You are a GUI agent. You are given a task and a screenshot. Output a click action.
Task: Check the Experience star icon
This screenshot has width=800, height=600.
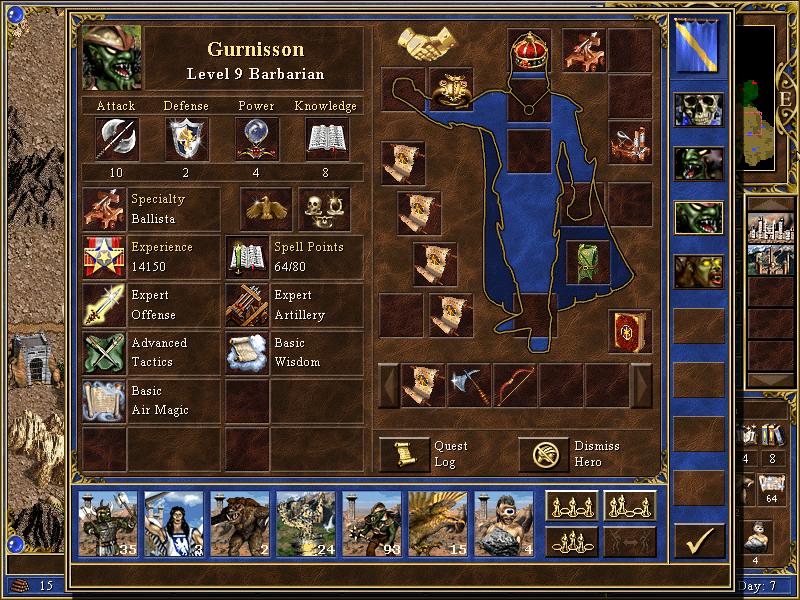[104, 257]
